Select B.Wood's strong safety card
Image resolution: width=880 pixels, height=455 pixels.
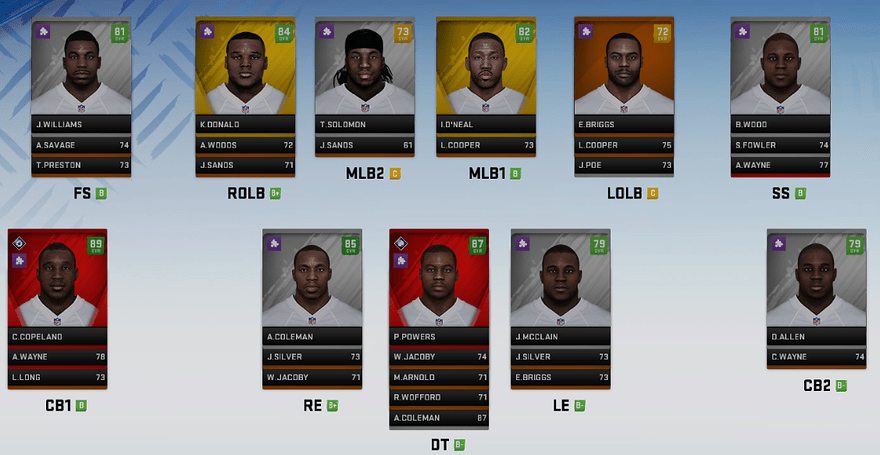coord(781,72)
